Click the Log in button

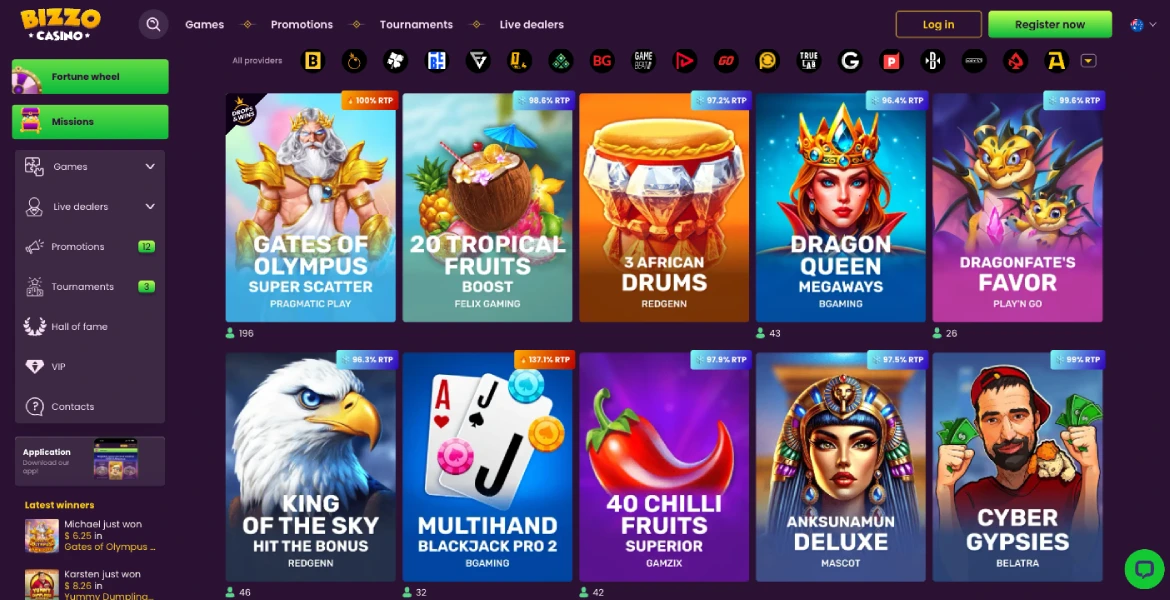[x=938, y=24]
